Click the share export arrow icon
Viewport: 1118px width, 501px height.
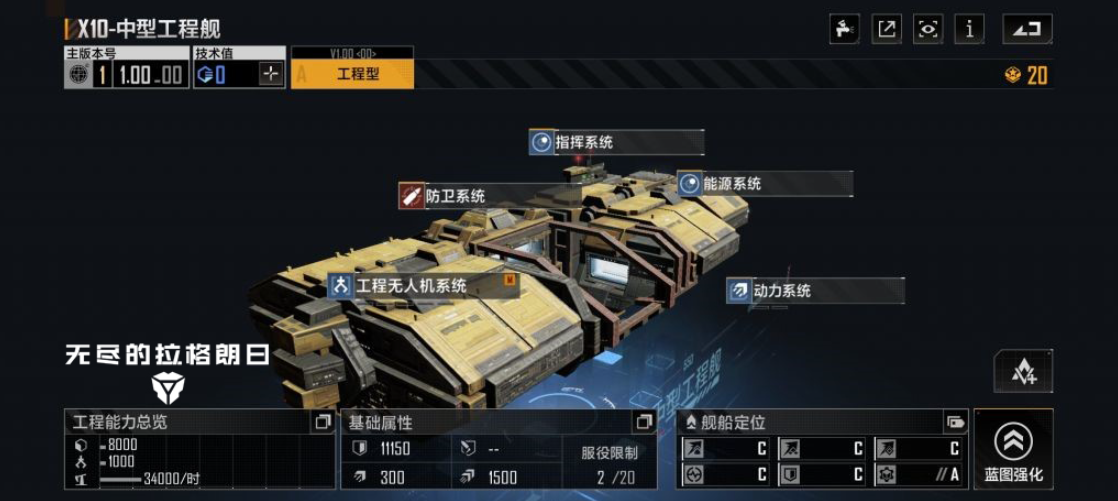coord(887,29)
